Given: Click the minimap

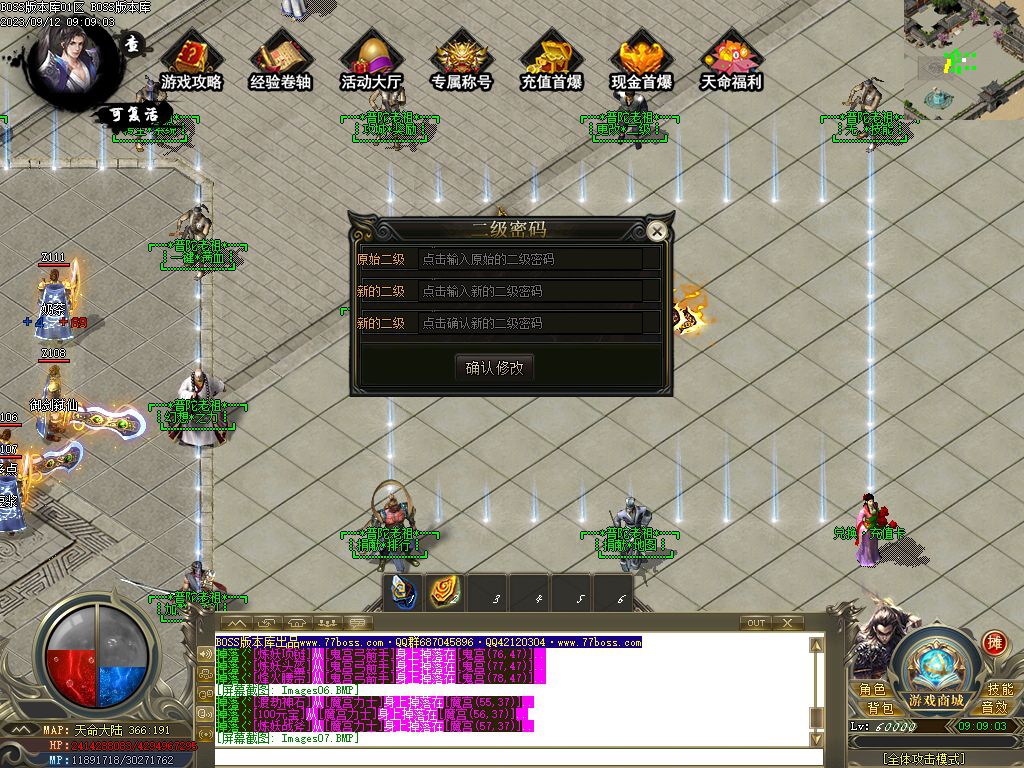Looking at the screenshot, I should [963, 60].
